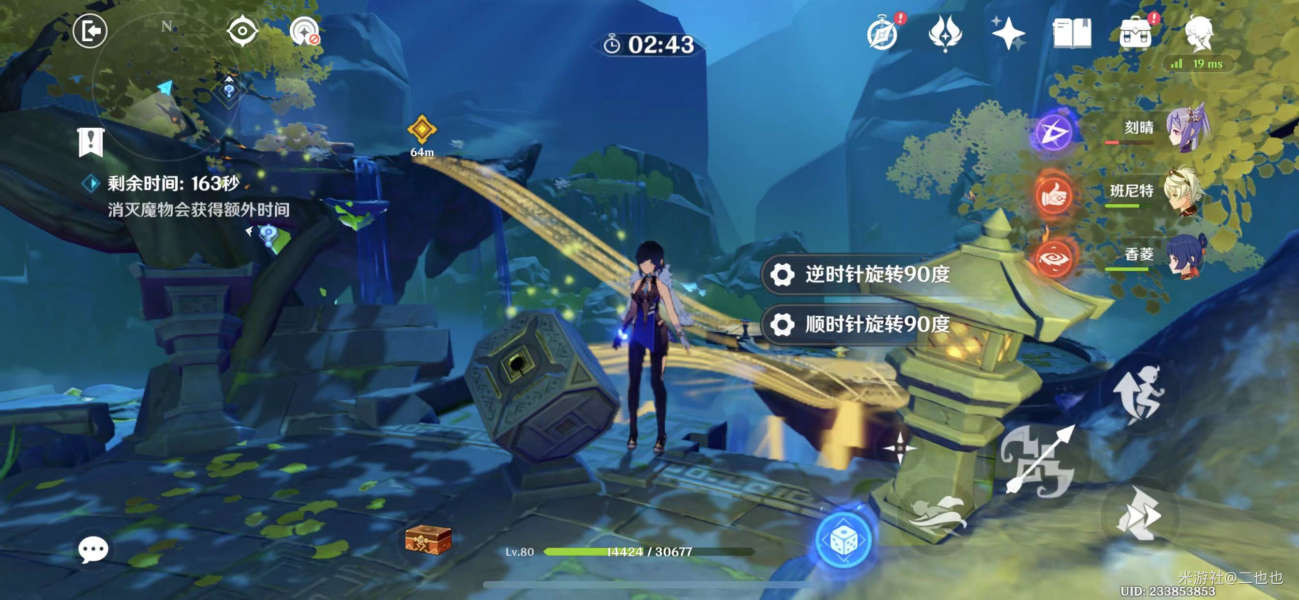The image size is (1299, 600).
Task: Open the adventure compass icon with alert
Action: click(882, 33)
